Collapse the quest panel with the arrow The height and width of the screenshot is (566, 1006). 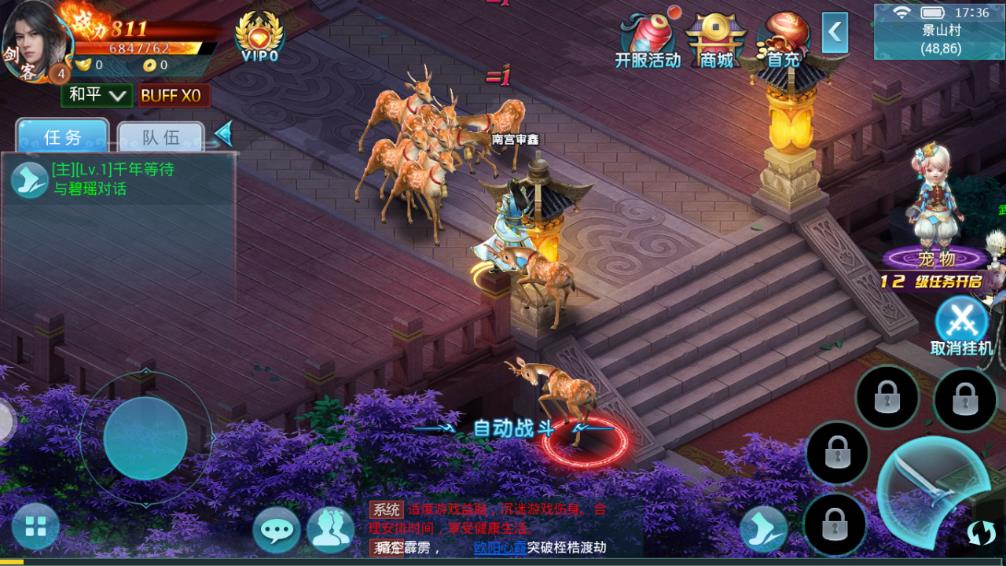(224, 133)
